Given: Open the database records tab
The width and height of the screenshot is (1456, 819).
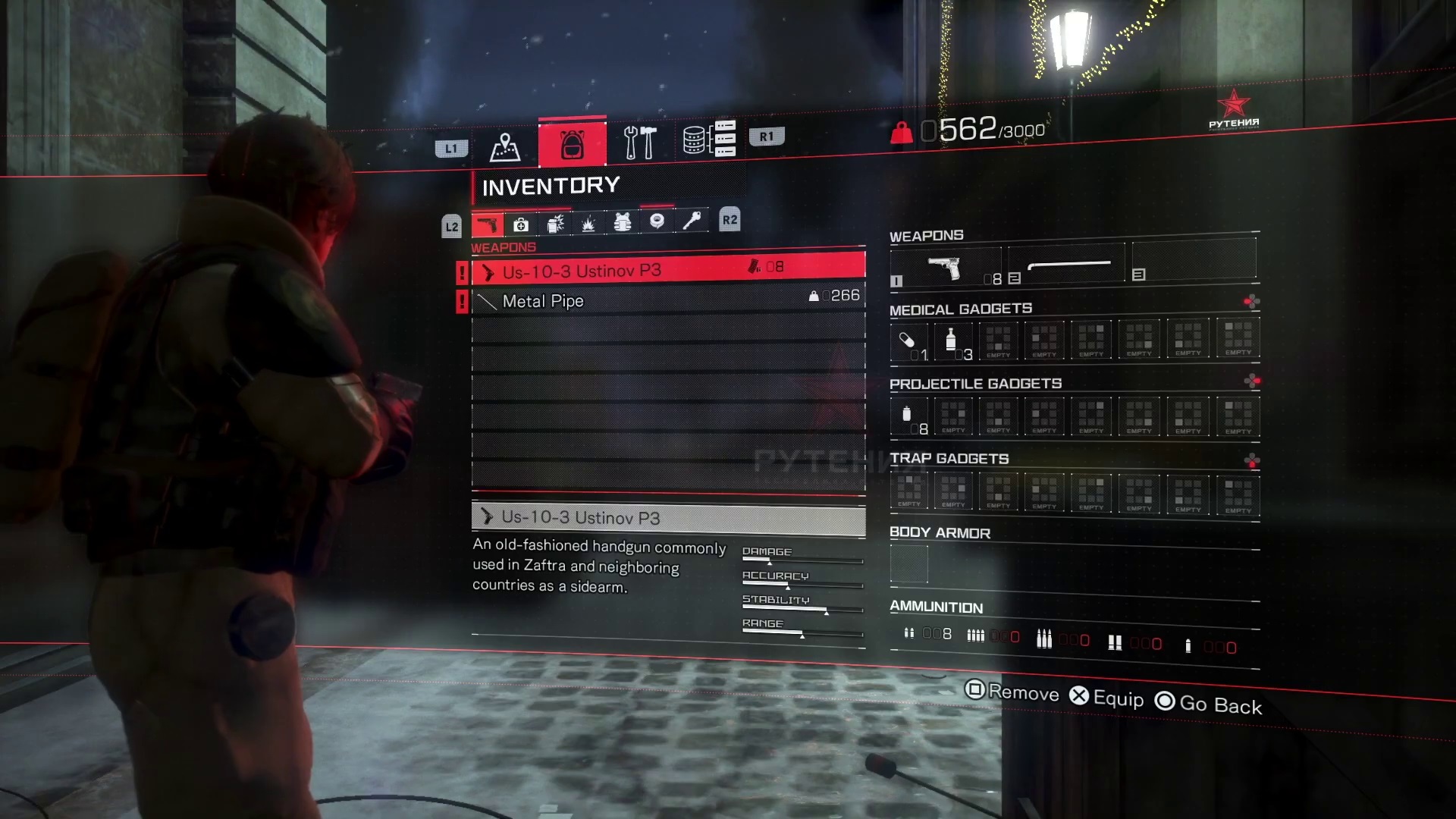Looking at the screenshot, I should point(709,140).
